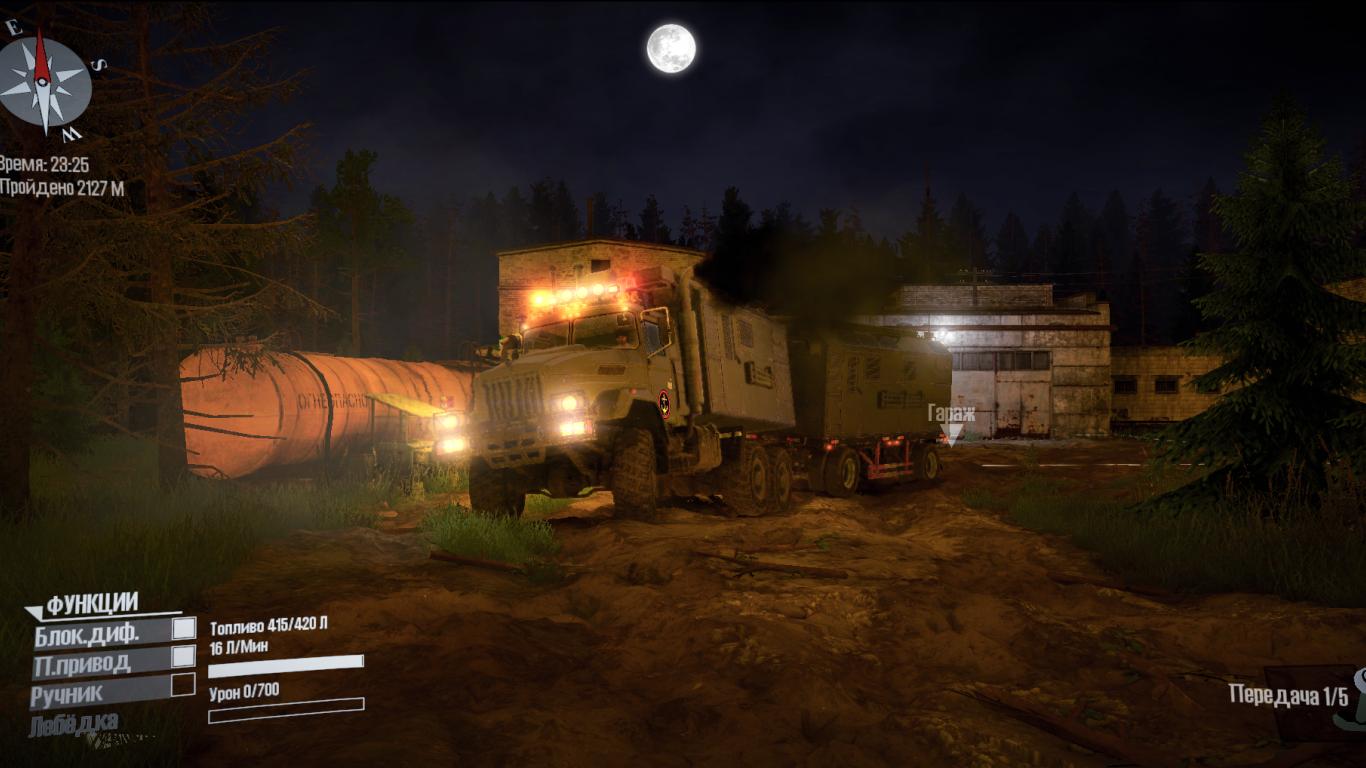Collapse the ФУНКЦИИ functions panel header
The width and height of the screenshot is (1366, 768).
91,604
